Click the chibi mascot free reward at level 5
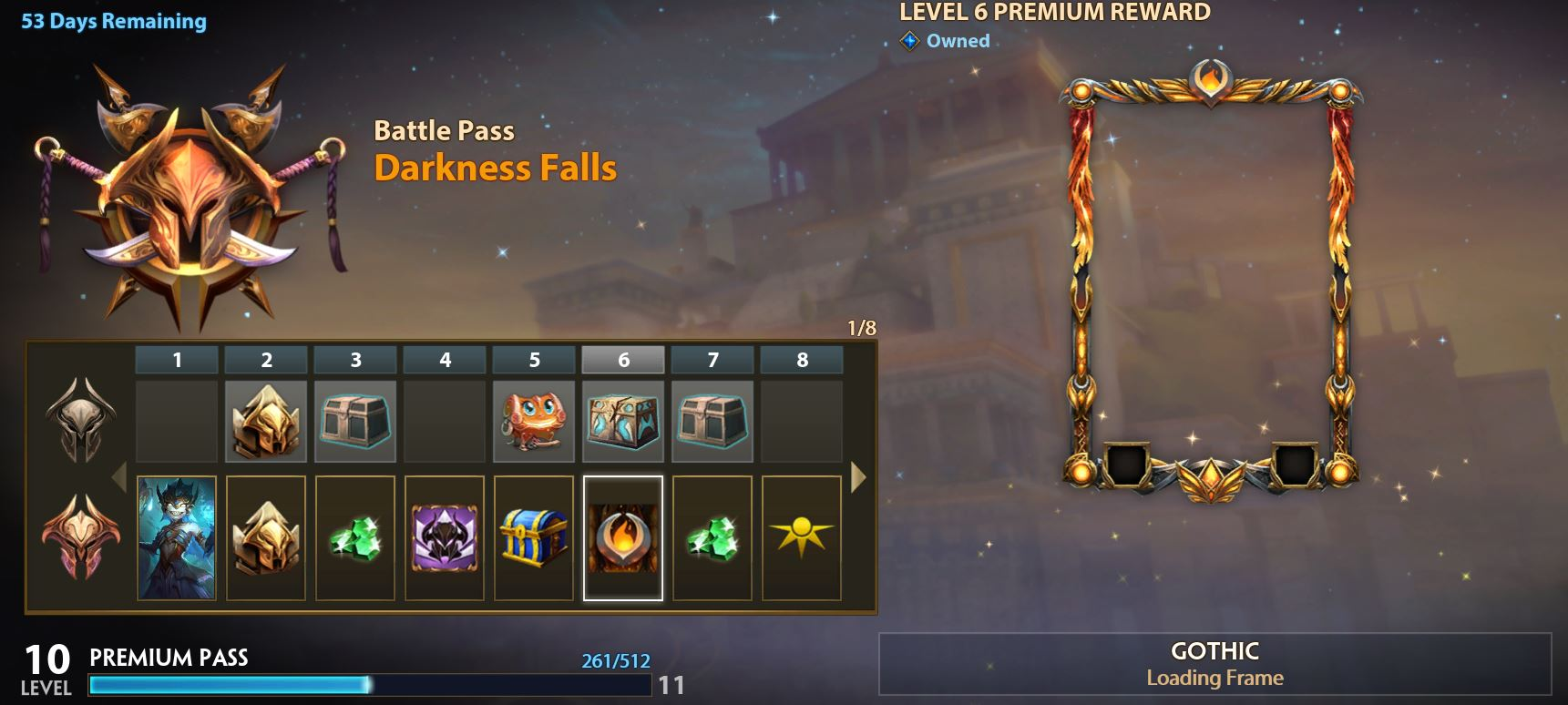The image size is (1568, 705). click(x=534, y=422)
